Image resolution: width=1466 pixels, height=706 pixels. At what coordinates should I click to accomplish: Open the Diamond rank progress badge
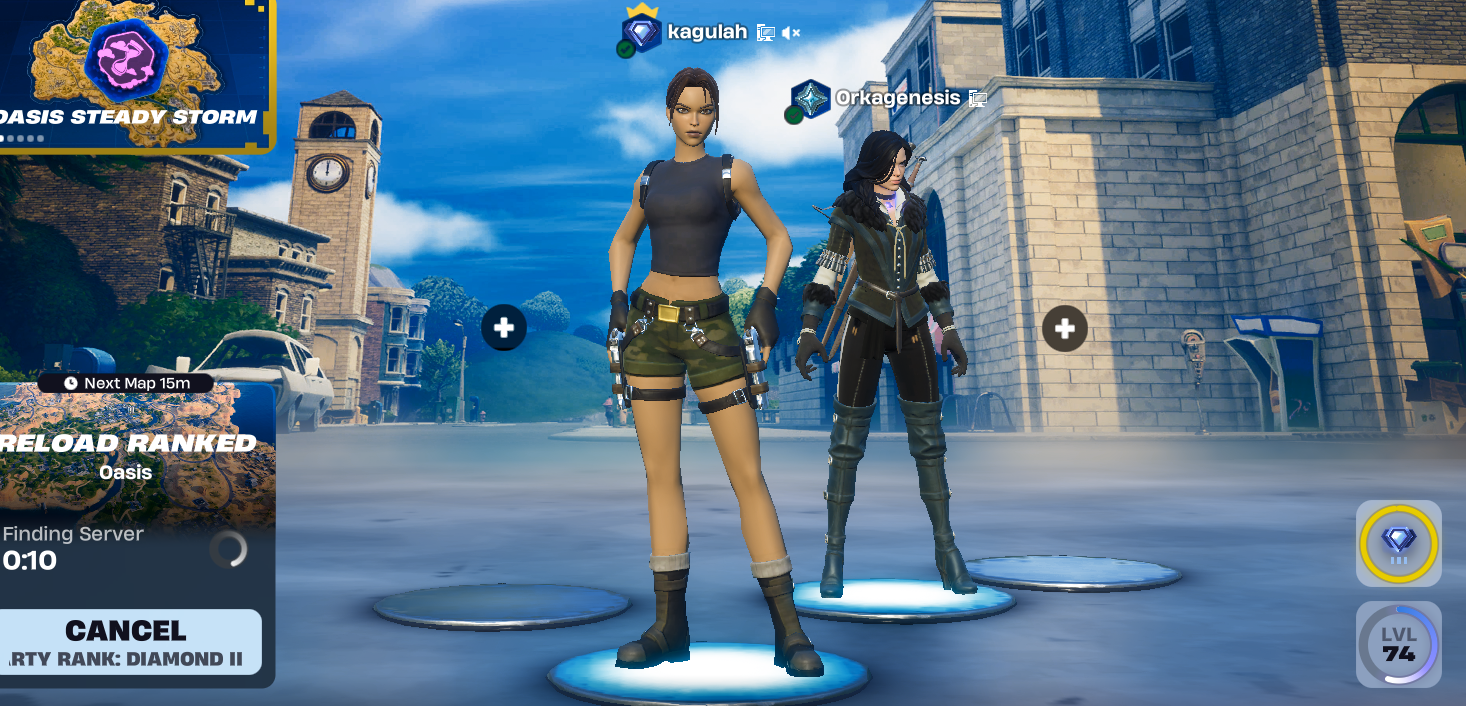tap(1398, 543)
